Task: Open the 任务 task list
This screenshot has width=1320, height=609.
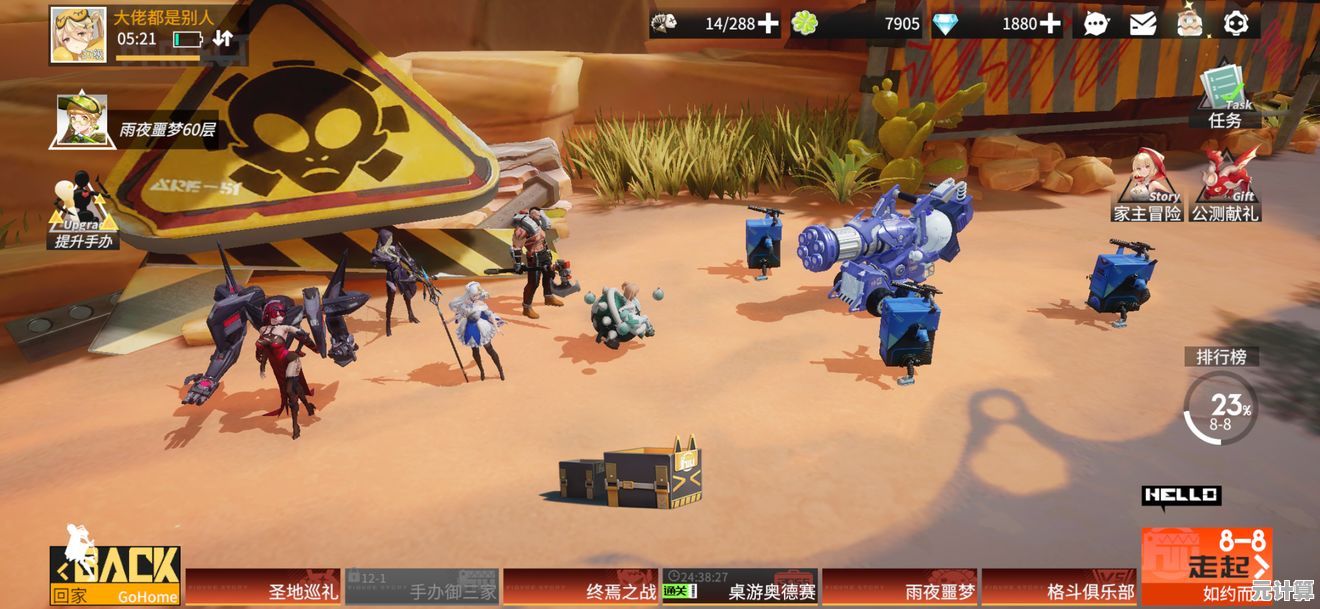Action: [x=1225, y=98]
